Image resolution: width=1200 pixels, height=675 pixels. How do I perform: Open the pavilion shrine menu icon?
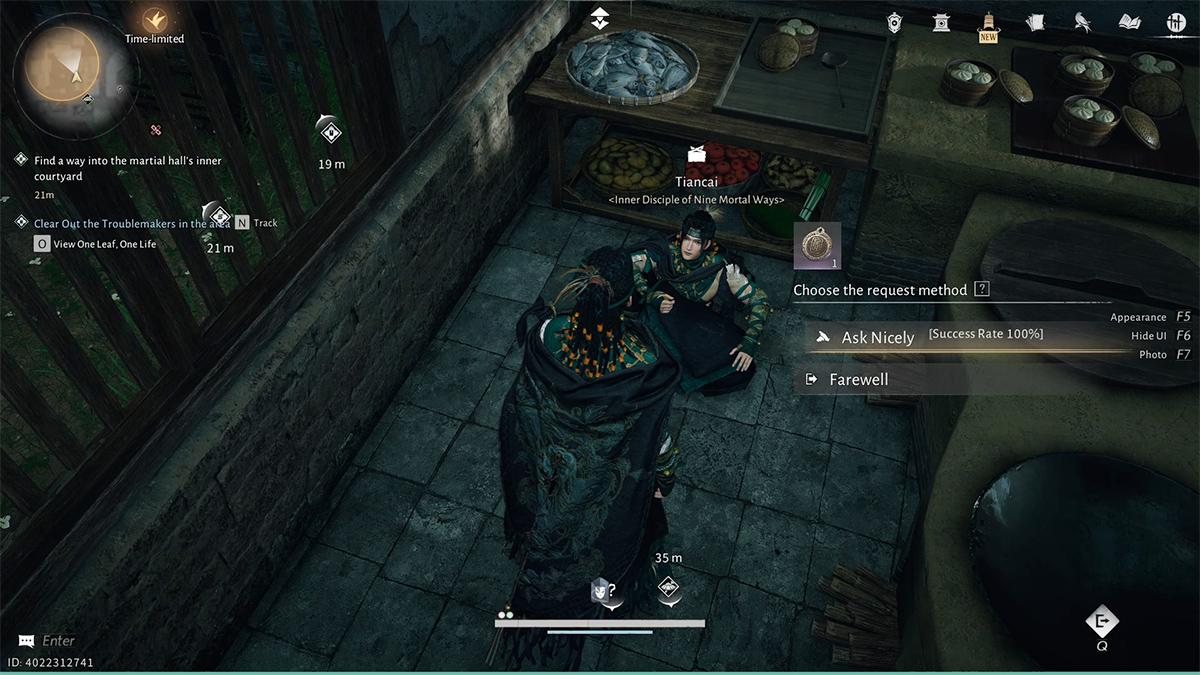(x=942, y=22)
